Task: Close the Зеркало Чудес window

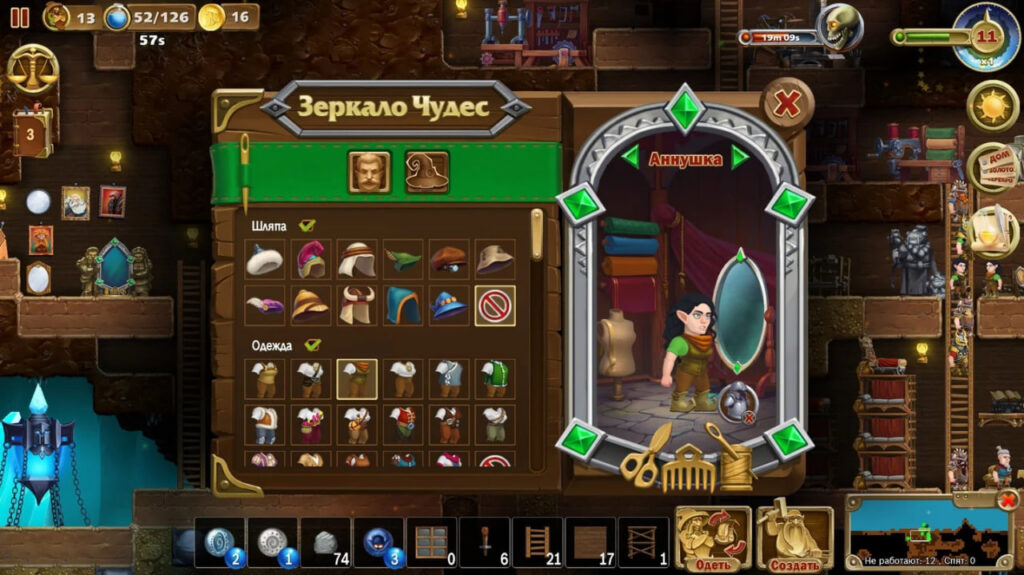Action: click(x=788, y=103)
